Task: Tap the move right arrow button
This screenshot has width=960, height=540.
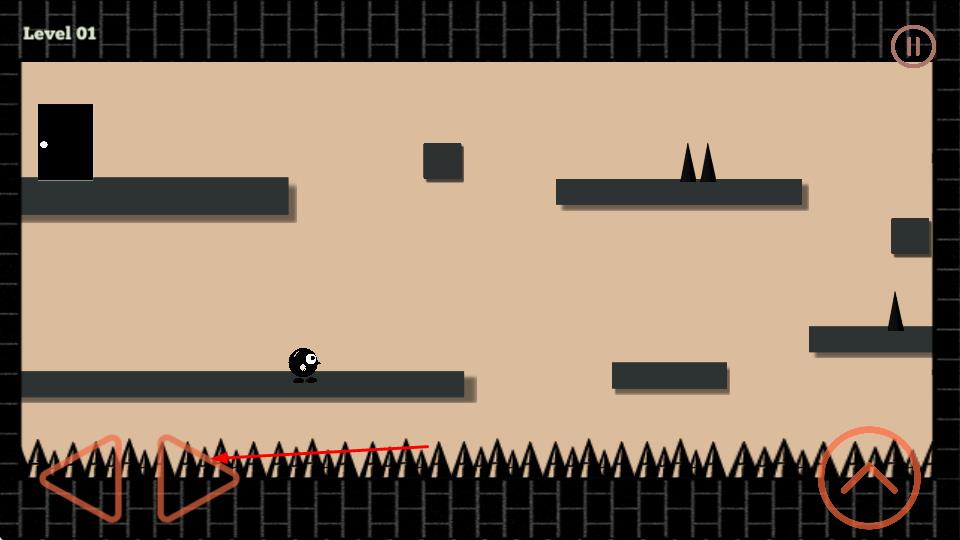Action: 193,479
